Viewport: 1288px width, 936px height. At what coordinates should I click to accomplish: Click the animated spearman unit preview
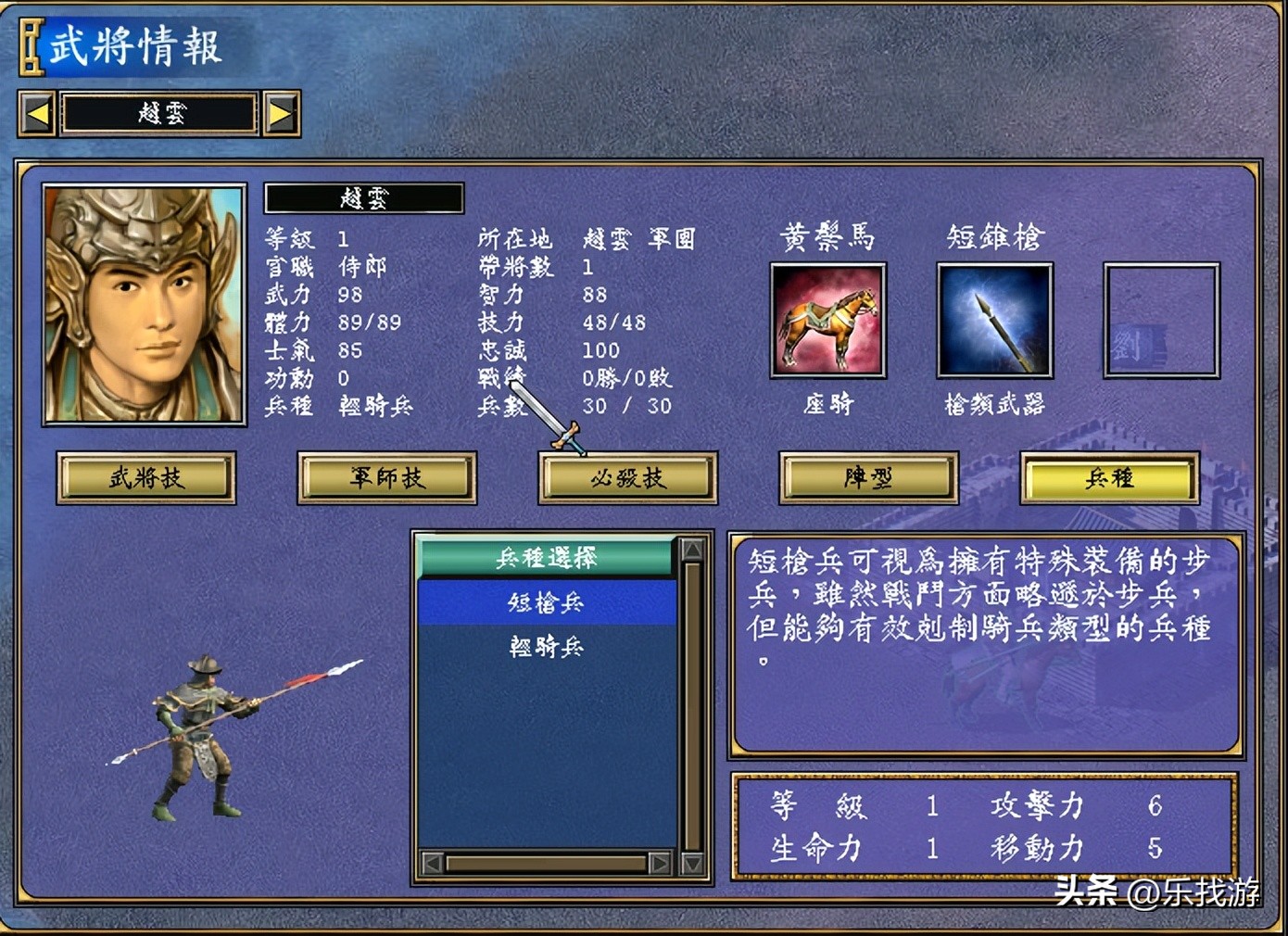coord(199,732)
